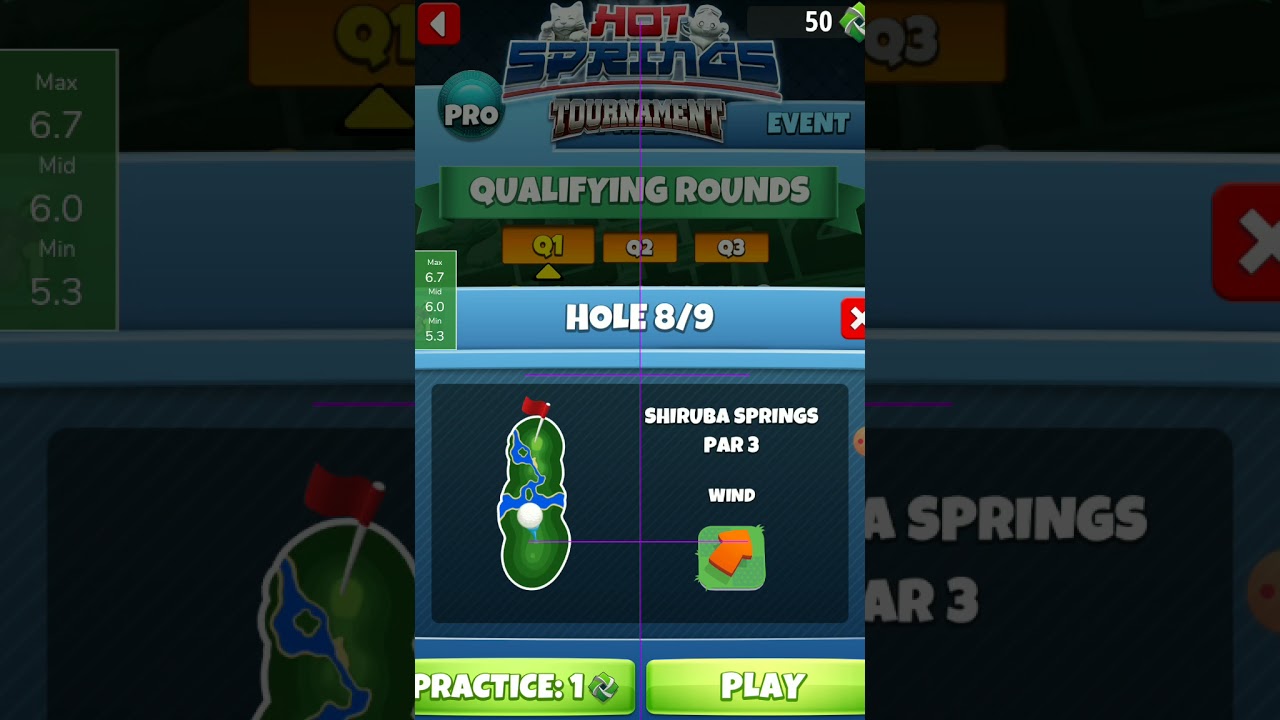Switch to the Q2 qualifying round
Screen dimensions: 1280x720
coord(639,247)
